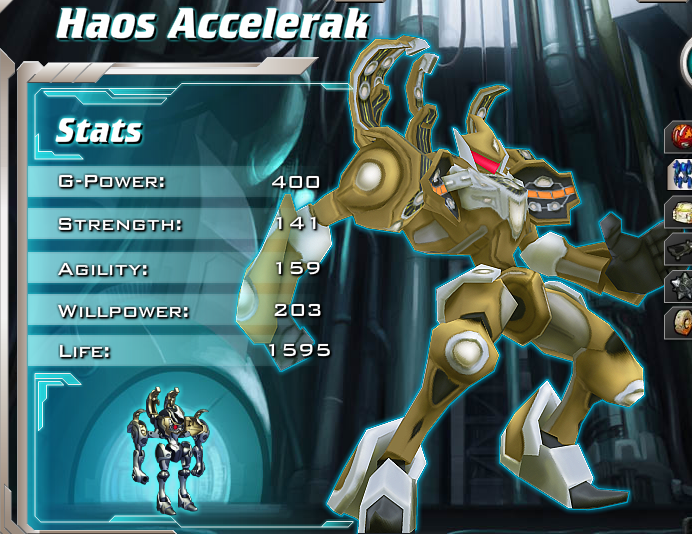Viewport: 692px width, 534px height.
Task: Choose the orange and white disc icon
Action: (682, 323)
